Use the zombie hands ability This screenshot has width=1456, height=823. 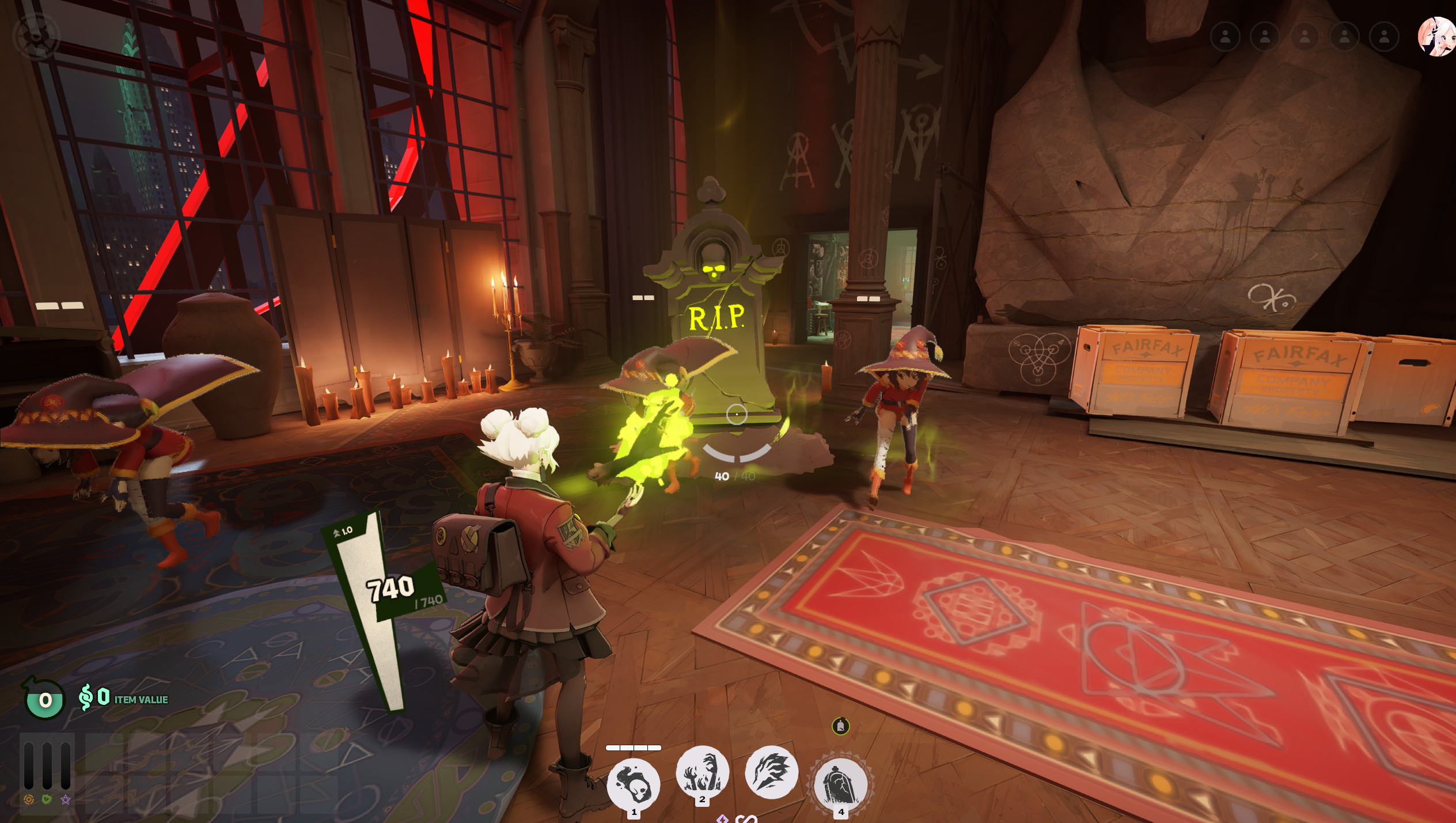pyautogui.click(x=702, y=772)
